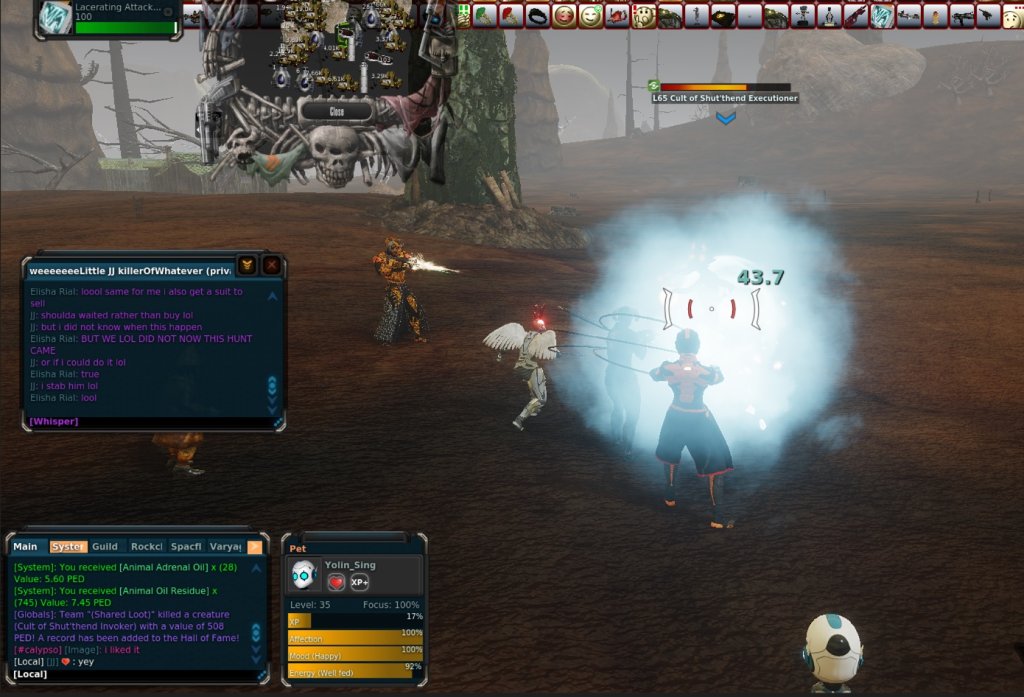Image resolution: width=1024 pixels, height=697 pixels.
Task: Toggle the pet XP+ button
Action: tap(359, 582)
